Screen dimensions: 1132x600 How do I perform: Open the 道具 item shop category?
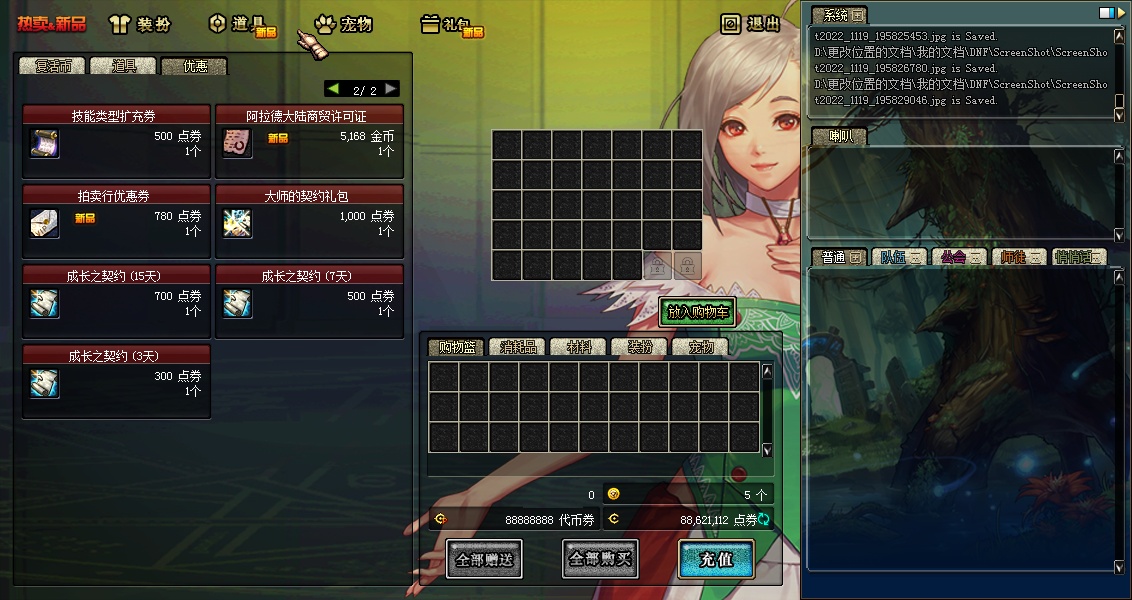click(241, 24)
